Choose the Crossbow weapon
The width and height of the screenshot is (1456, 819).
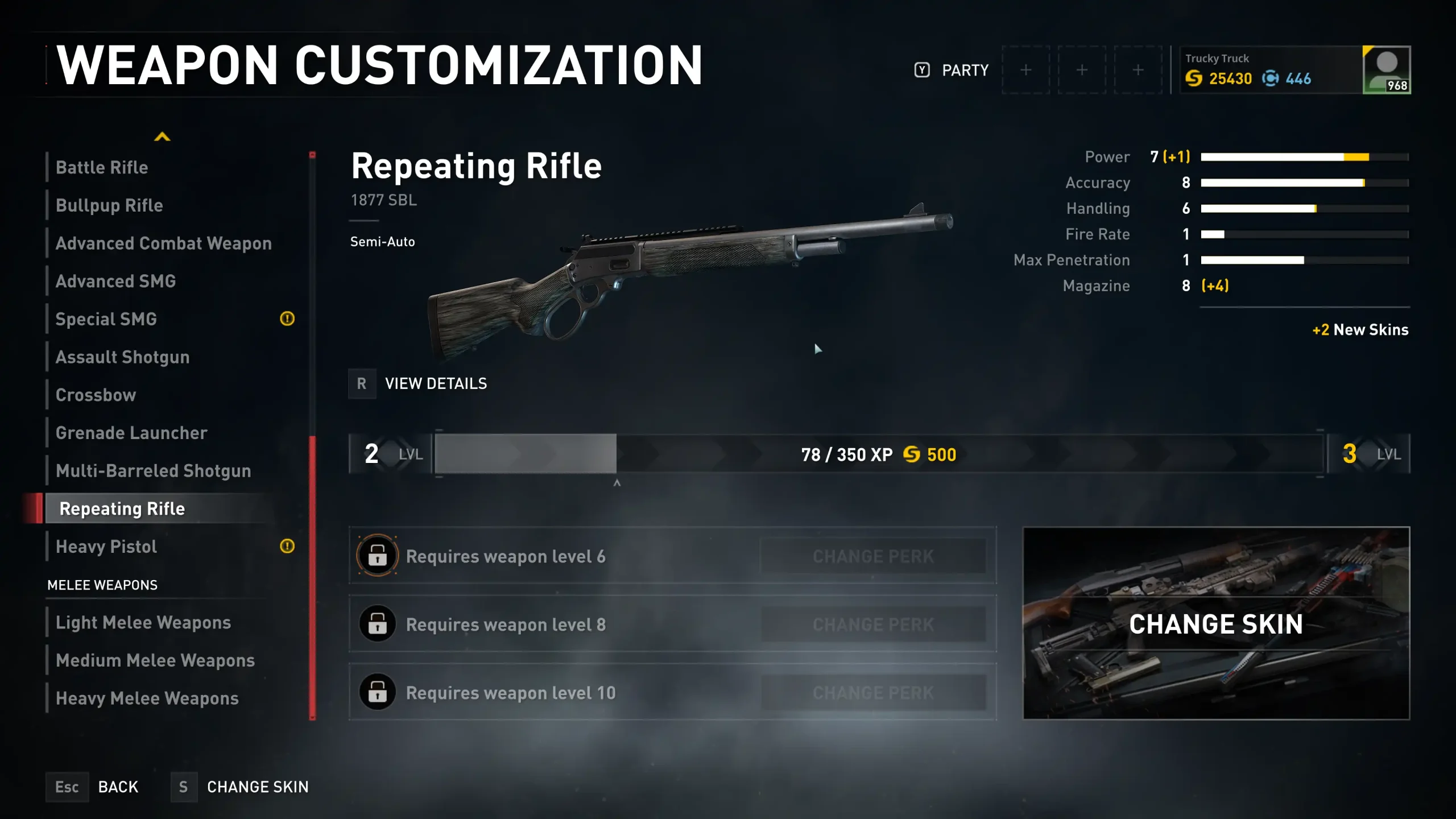96,395
